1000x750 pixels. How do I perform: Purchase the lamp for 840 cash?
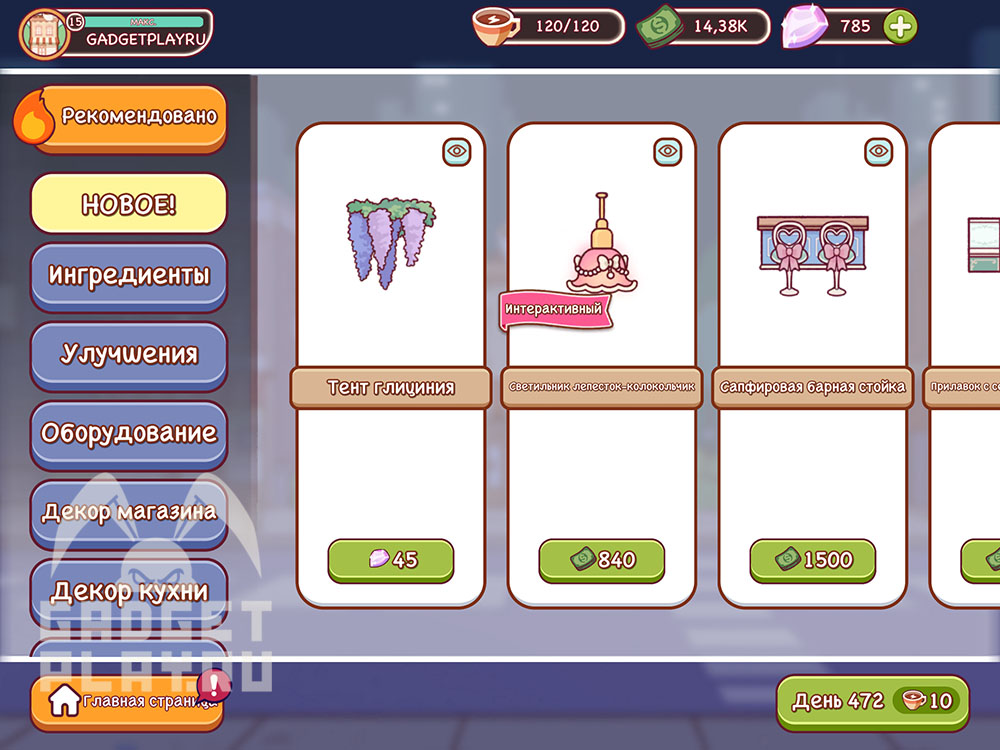click(x=602, y=560)
